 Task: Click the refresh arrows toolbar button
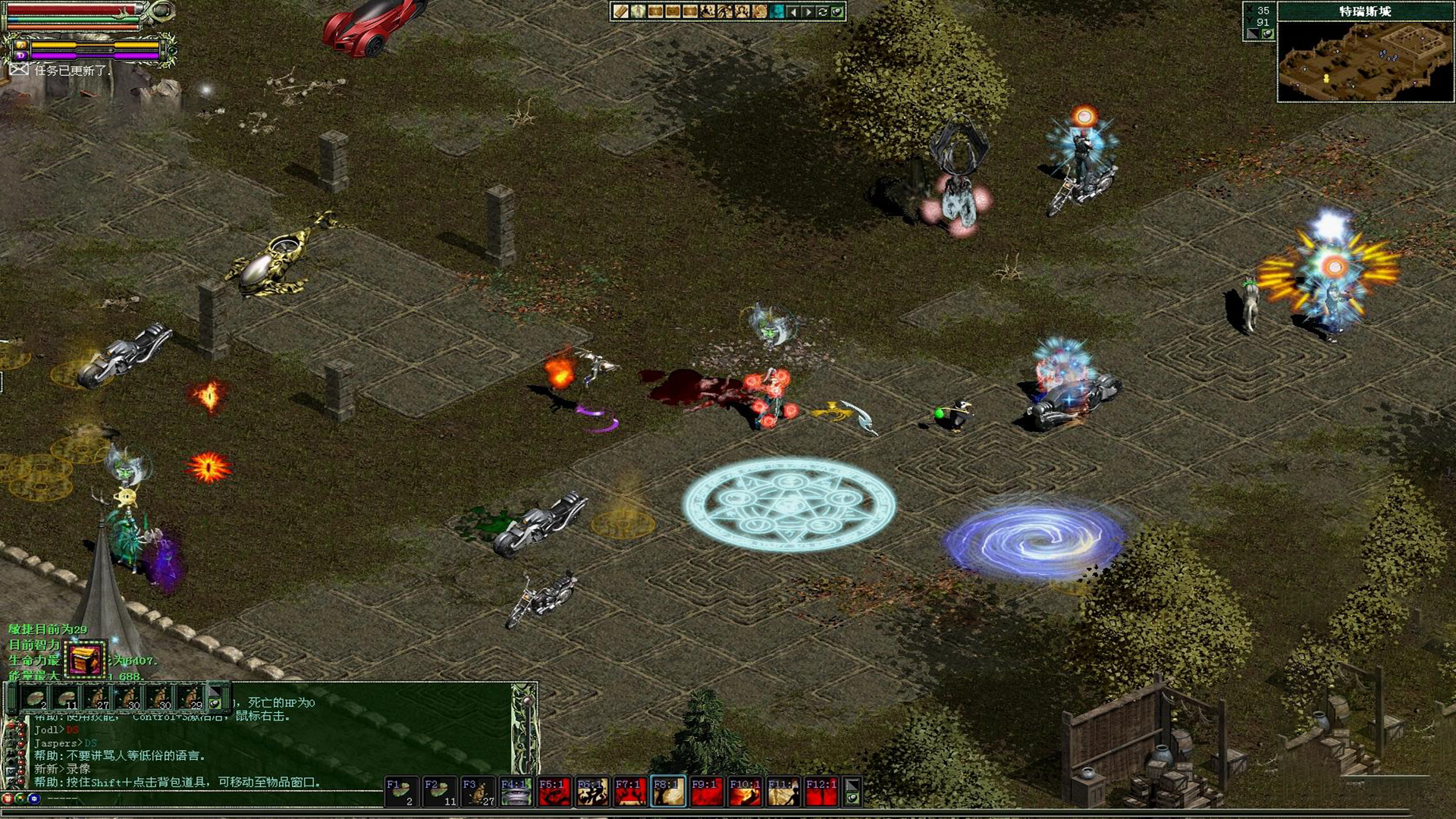823,11
